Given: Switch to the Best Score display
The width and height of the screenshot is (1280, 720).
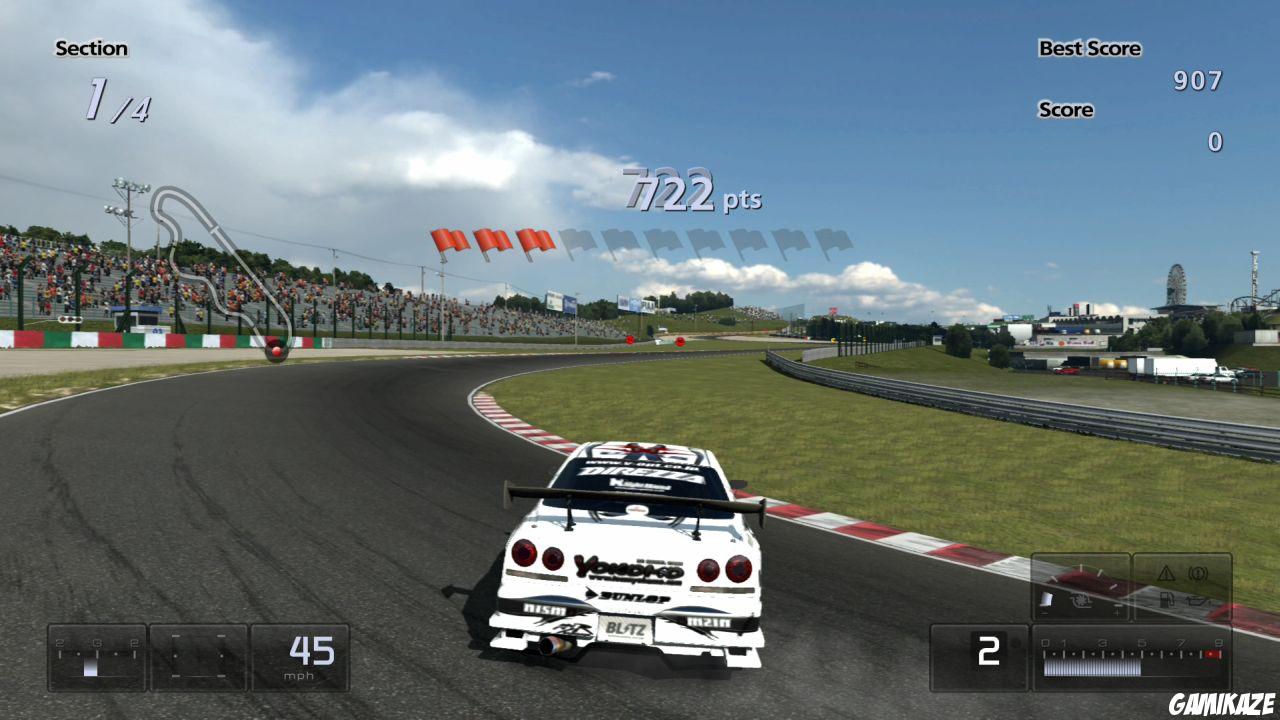Looking at the screenshot, I should pos(1090,48).
